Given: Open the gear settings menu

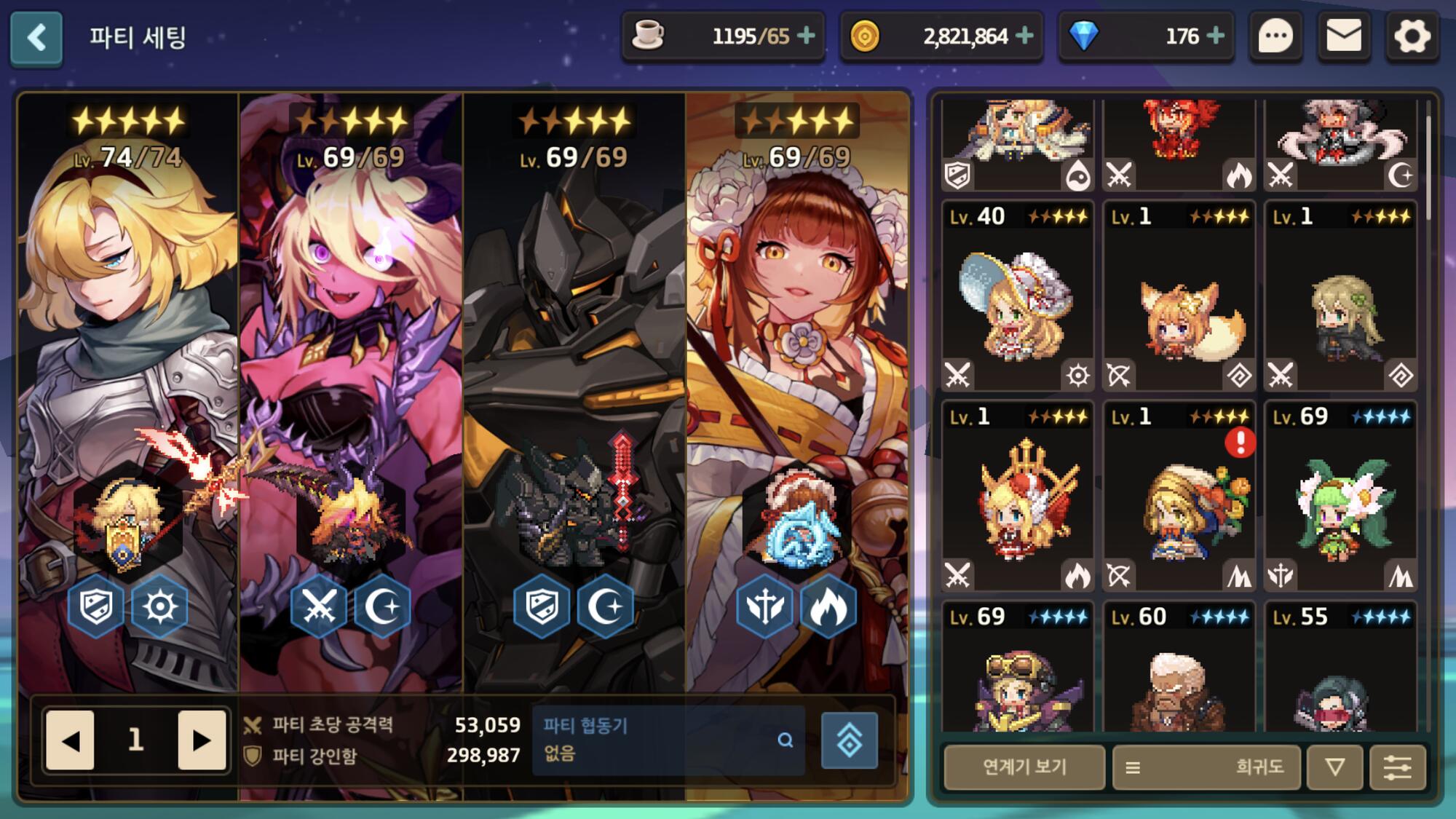Looking at the screenshot, I should pyautogui.click(x=1412, y=36).
